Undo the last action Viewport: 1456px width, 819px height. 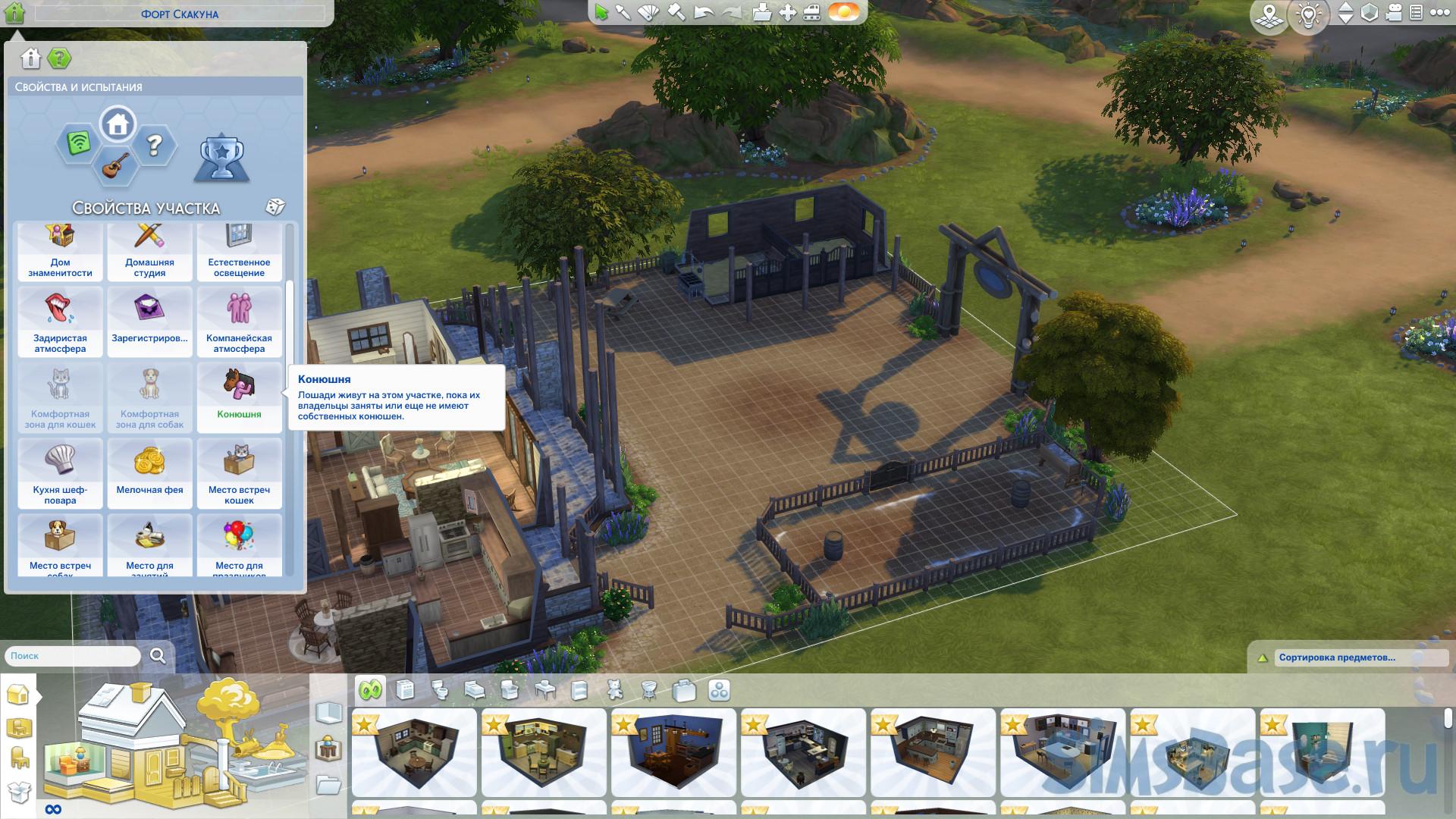tap(704, 13)
